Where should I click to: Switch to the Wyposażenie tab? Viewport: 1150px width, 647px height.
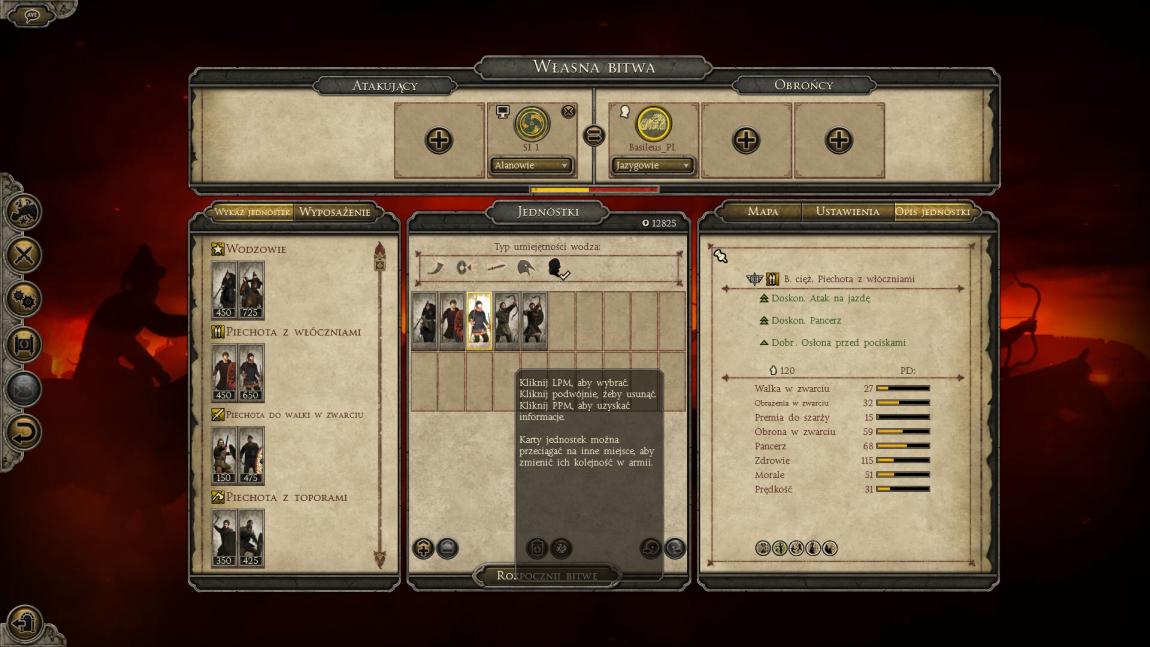coord(334,211)
